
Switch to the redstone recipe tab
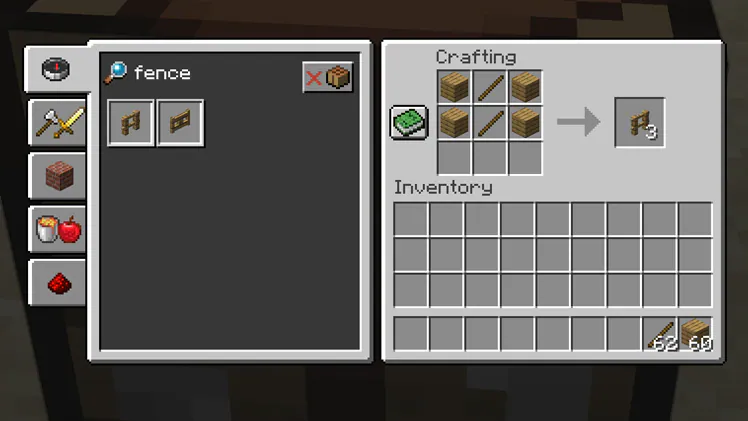pyautogui.click(x=57, y=285)
